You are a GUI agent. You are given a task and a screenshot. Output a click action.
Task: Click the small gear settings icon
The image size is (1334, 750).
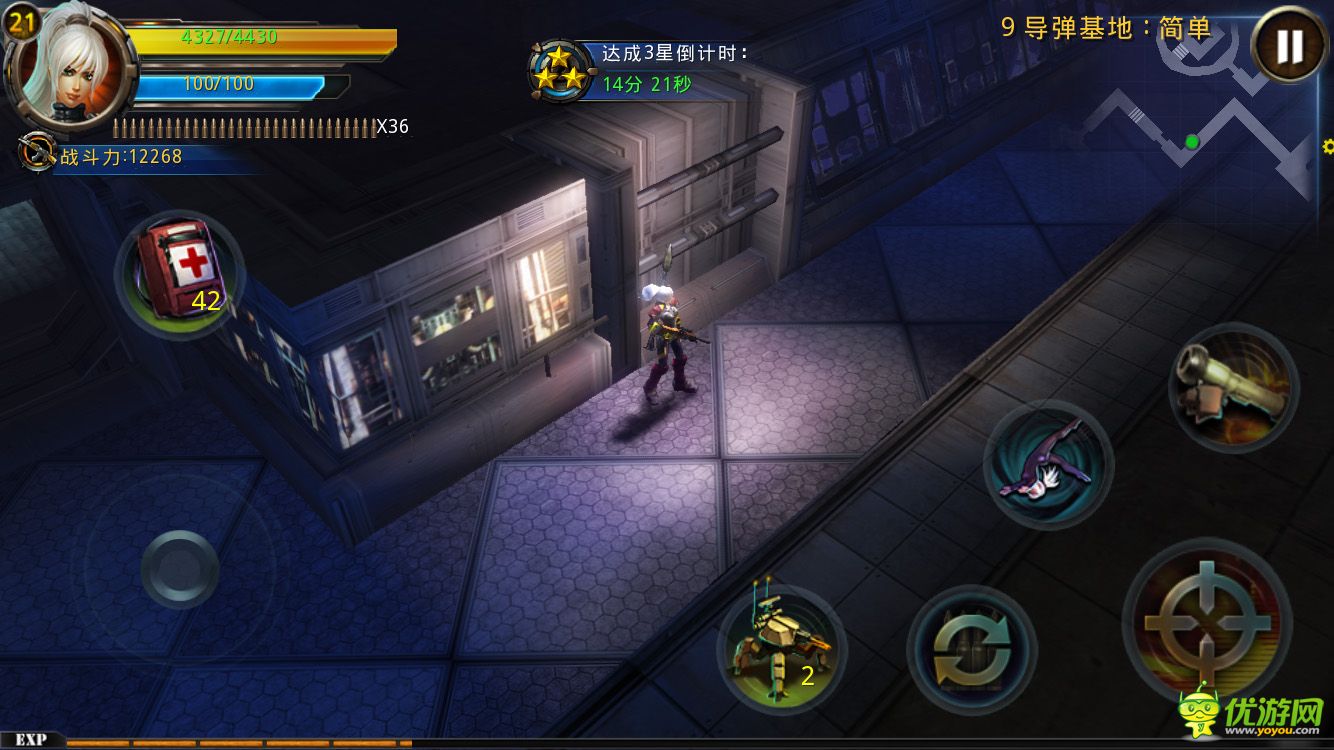[1328, 147]
